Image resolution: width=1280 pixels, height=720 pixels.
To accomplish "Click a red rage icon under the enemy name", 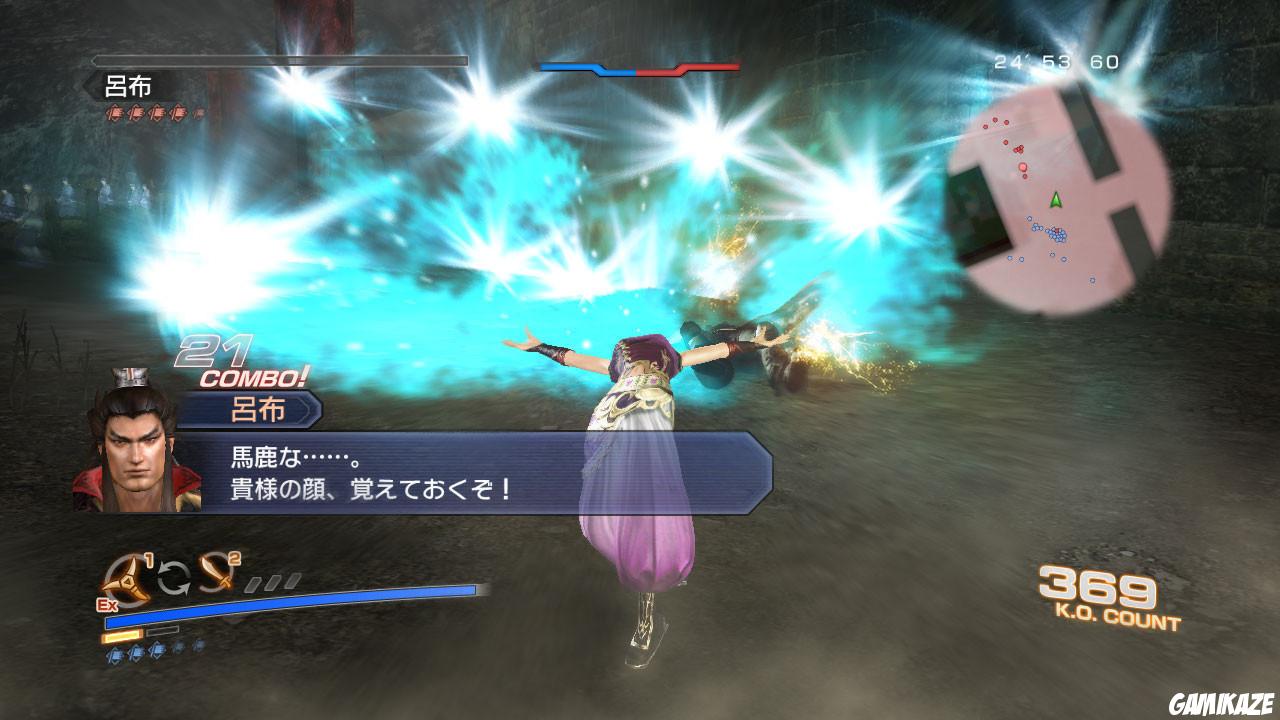I will click(x=116, y=113).
